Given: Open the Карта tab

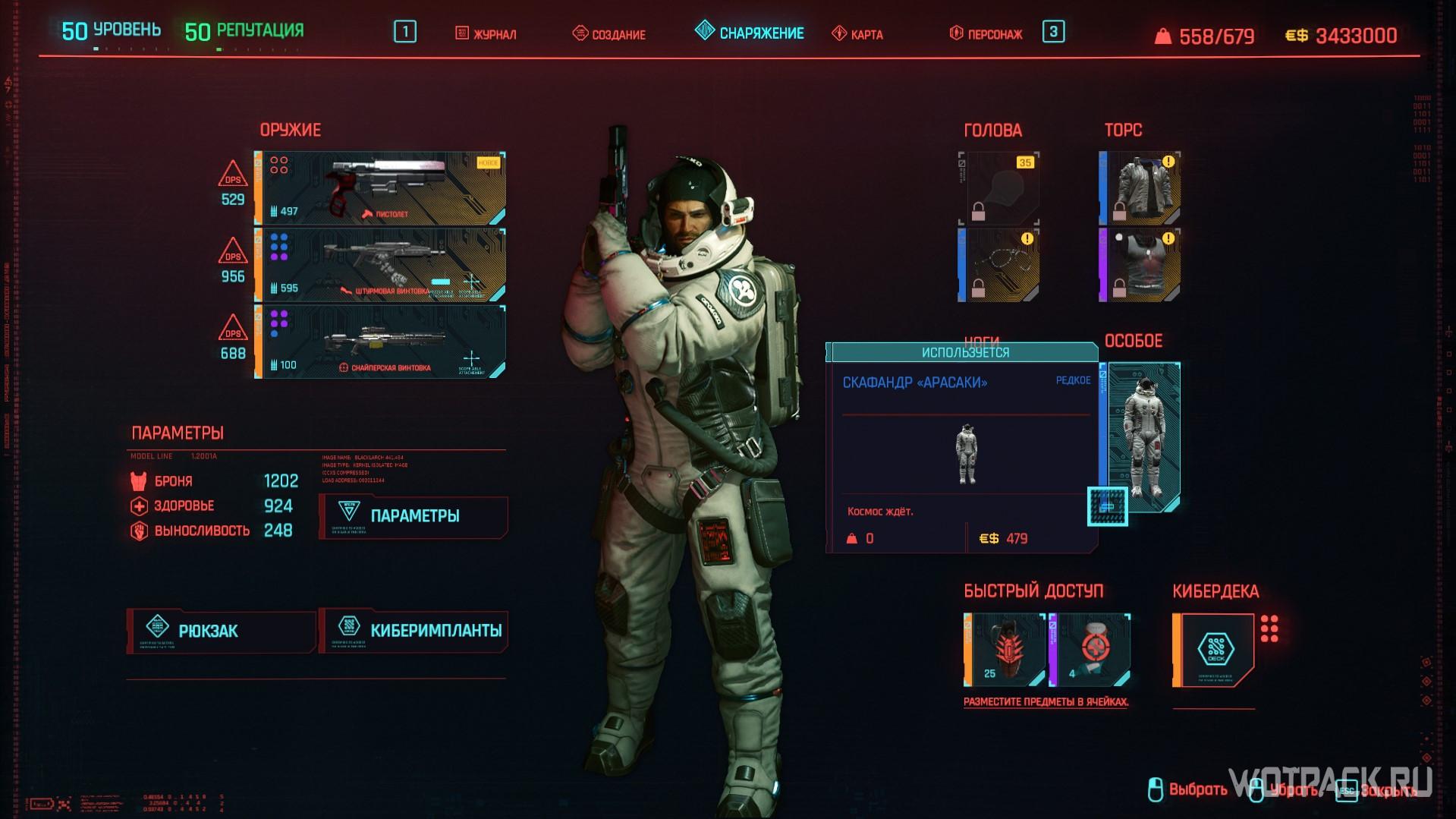Looking at the screenshot, I should coord(857,34).
